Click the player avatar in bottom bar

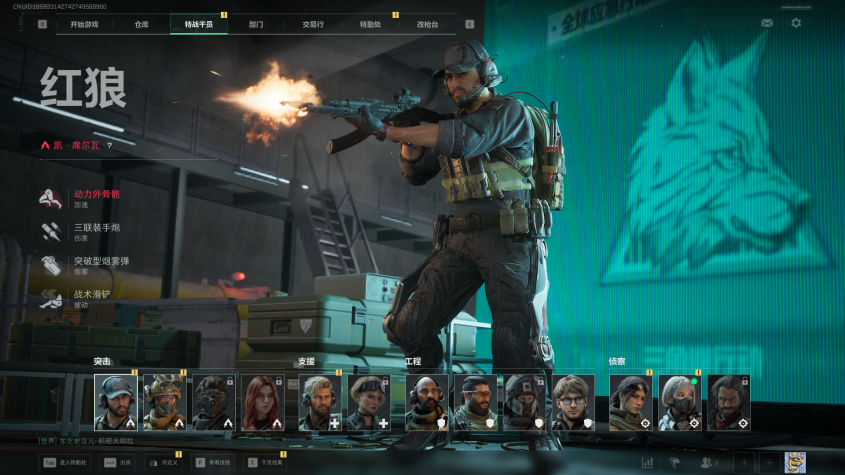[795, 463]
